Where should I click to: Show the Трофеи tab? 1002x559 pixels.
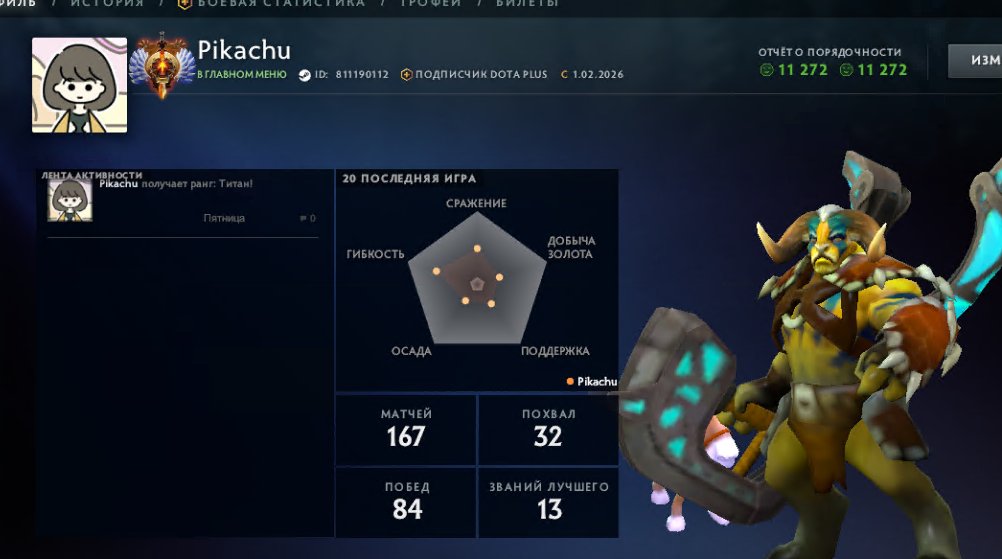[433, 4]
